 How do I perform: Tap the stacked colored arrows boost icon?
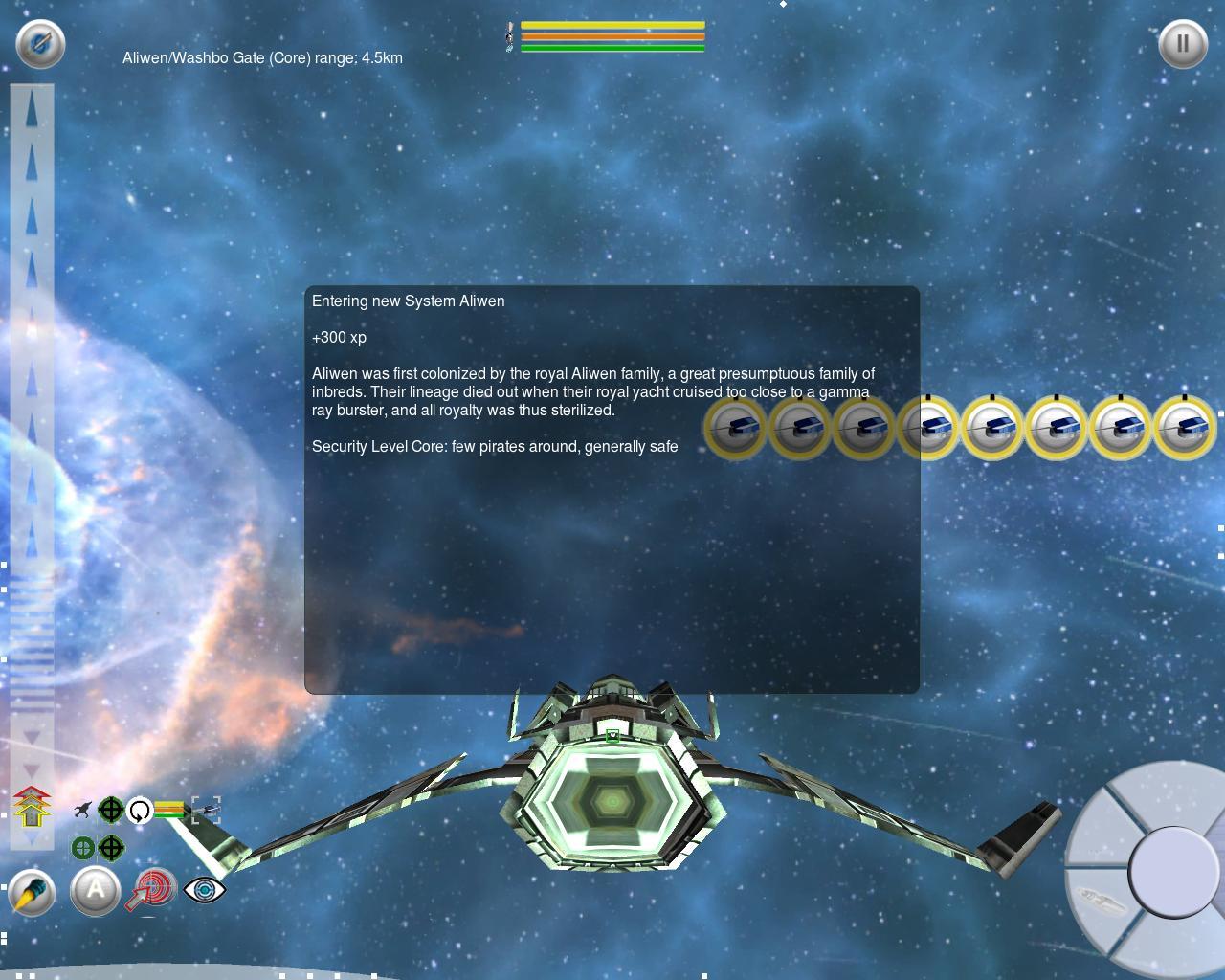[x=32, y=807]
